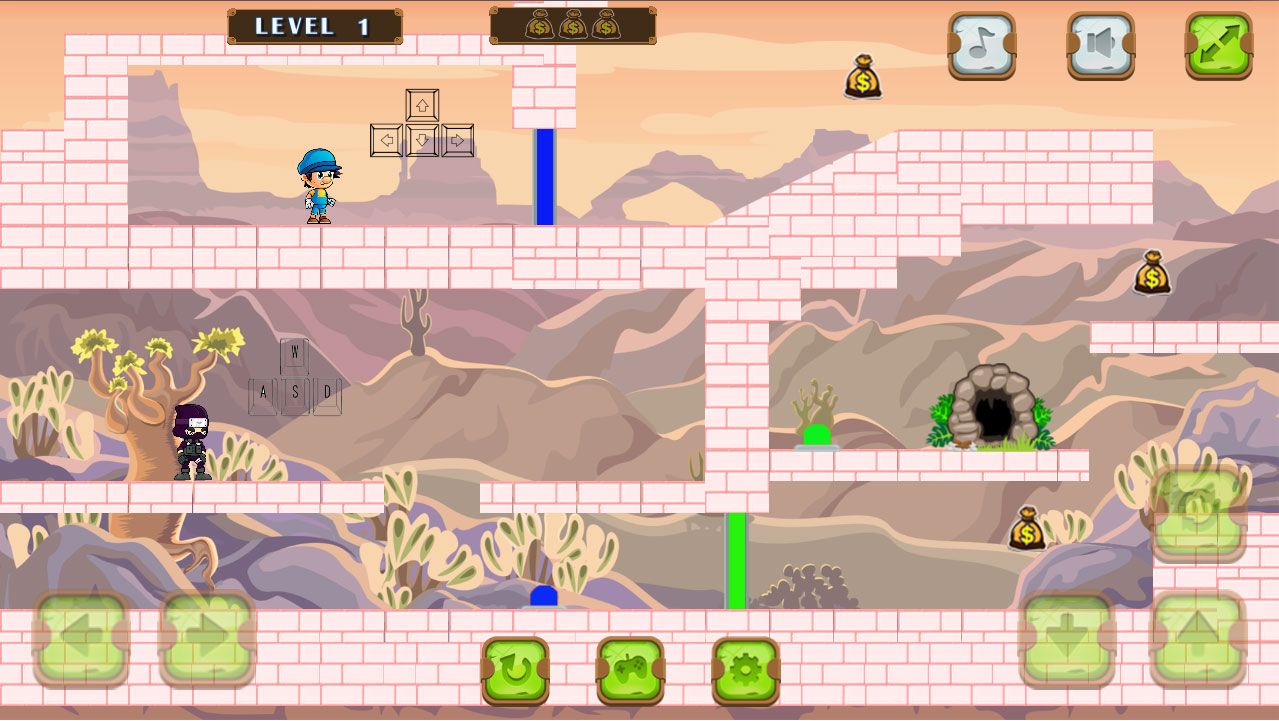Toggle the music note button
The height and width of the screenshot is (721, 1279).
[x=981, y=45]
